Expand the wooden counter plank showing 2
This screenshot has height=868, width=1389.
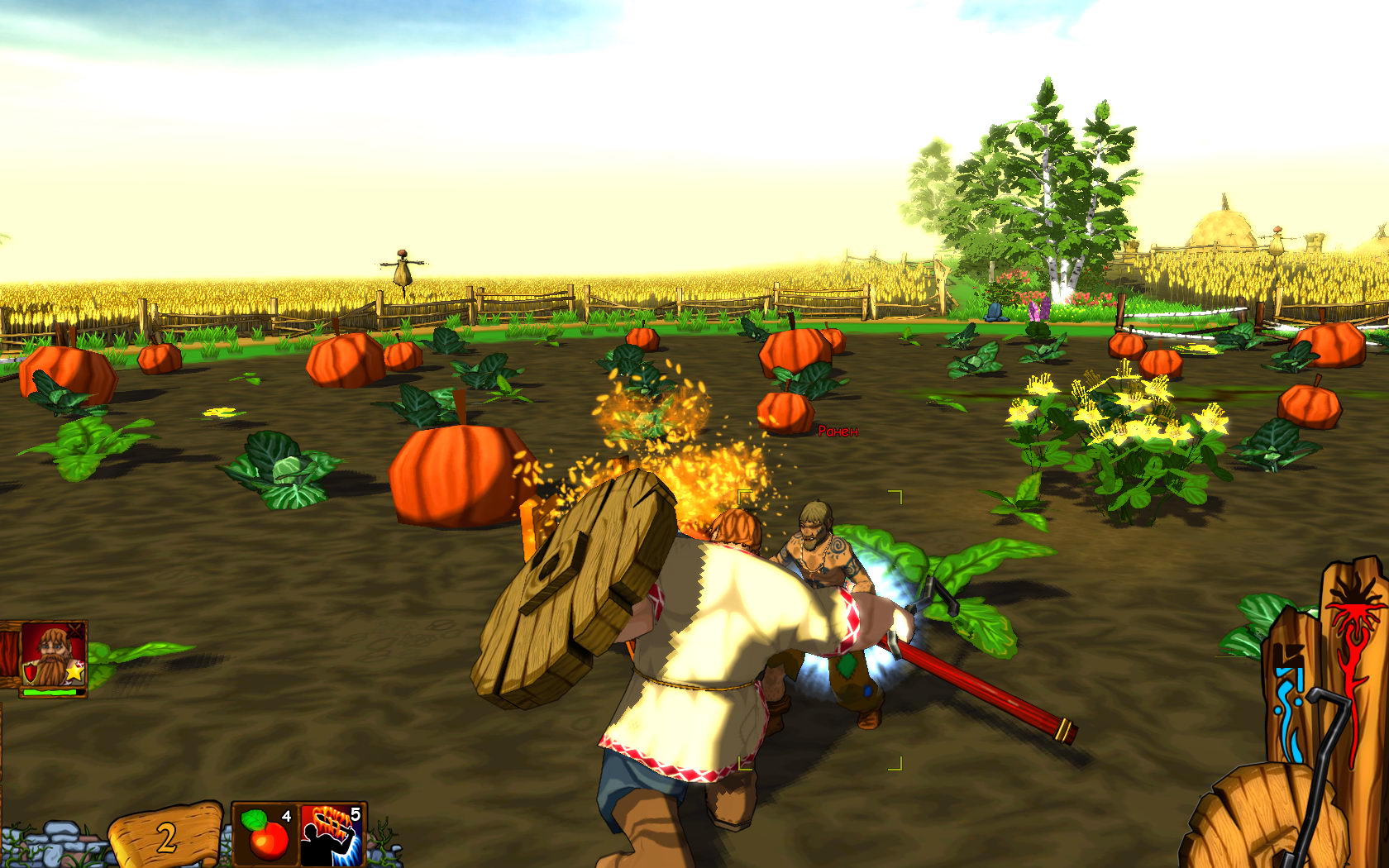click(x=165, y=835)
